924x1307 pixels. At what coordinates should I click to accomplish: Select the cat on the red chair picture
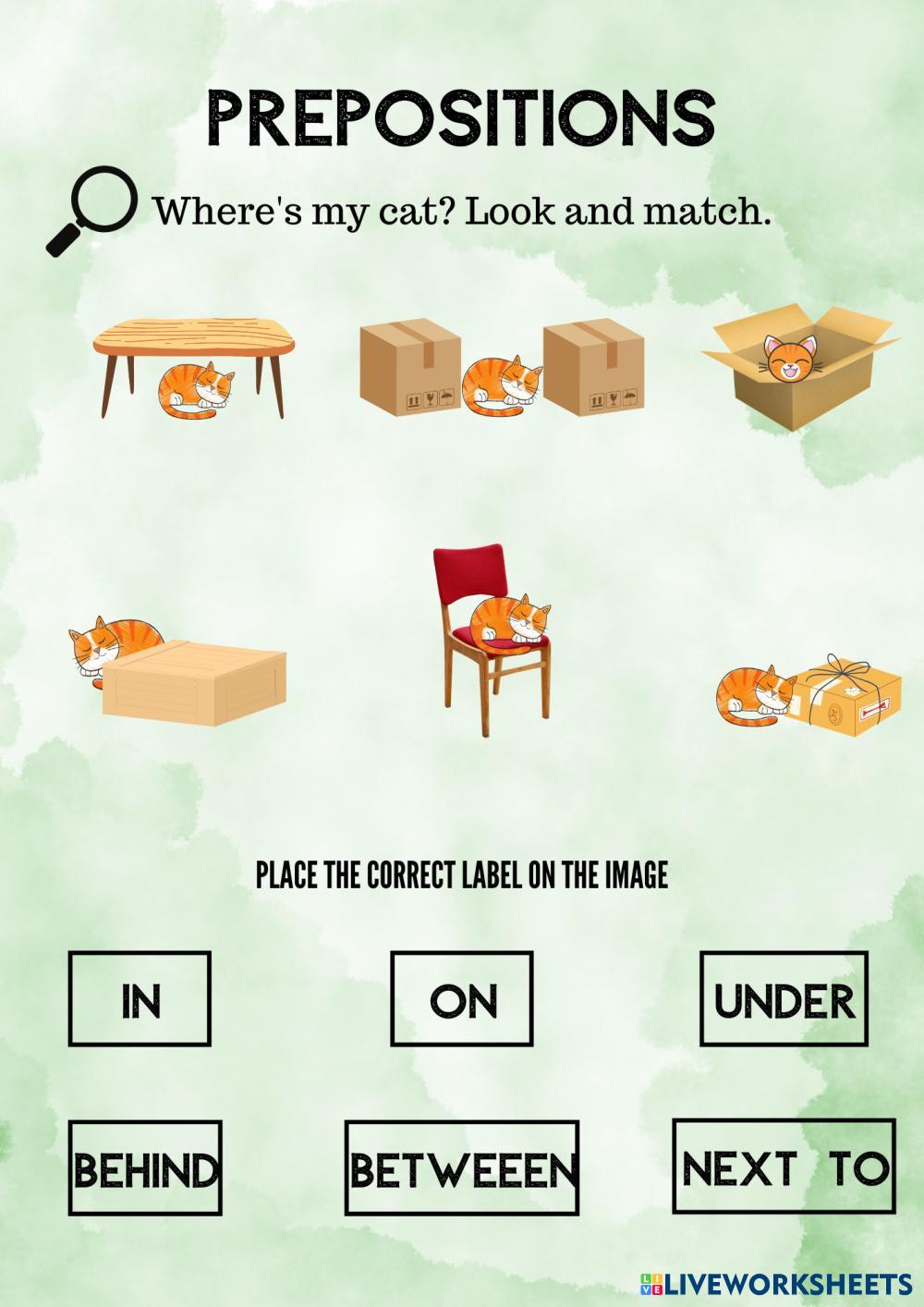(x=492, y=639)
